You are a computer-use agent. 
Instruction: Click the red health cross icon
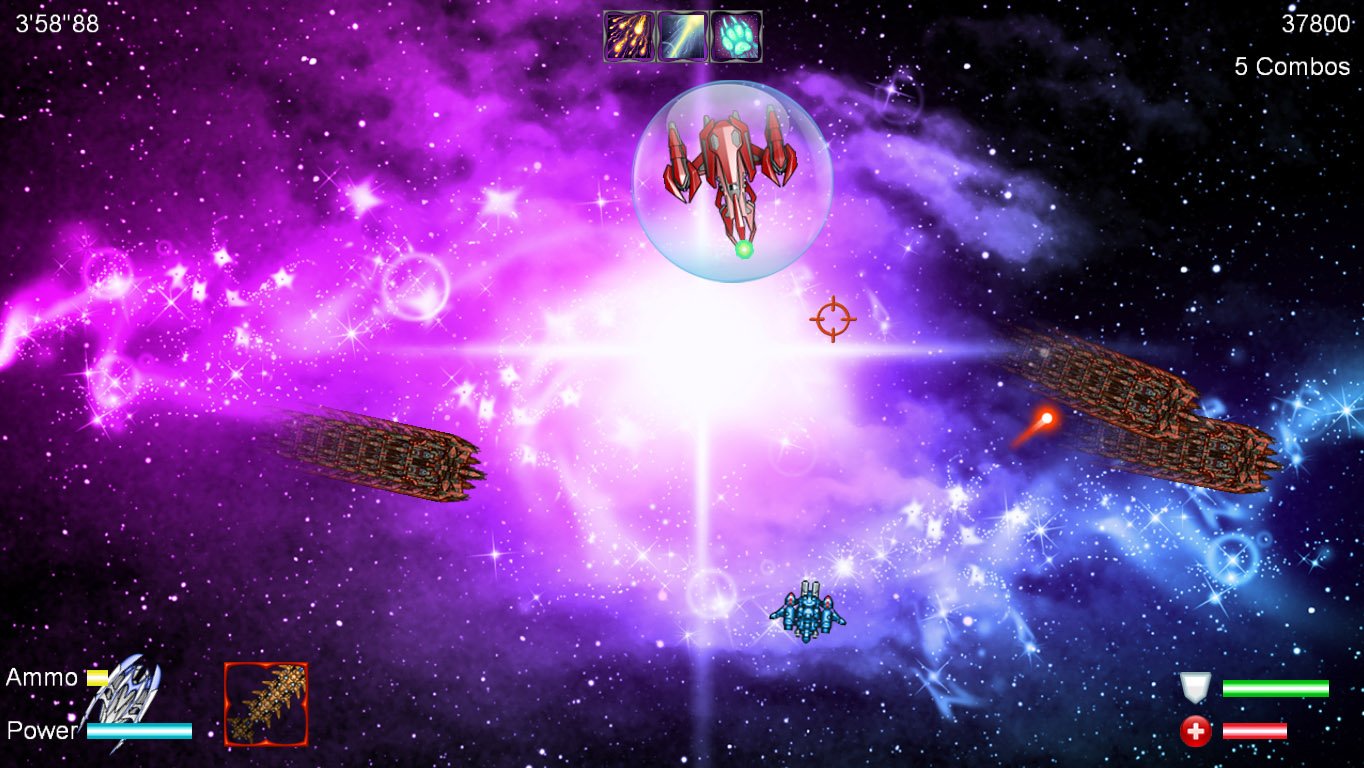1193,730
